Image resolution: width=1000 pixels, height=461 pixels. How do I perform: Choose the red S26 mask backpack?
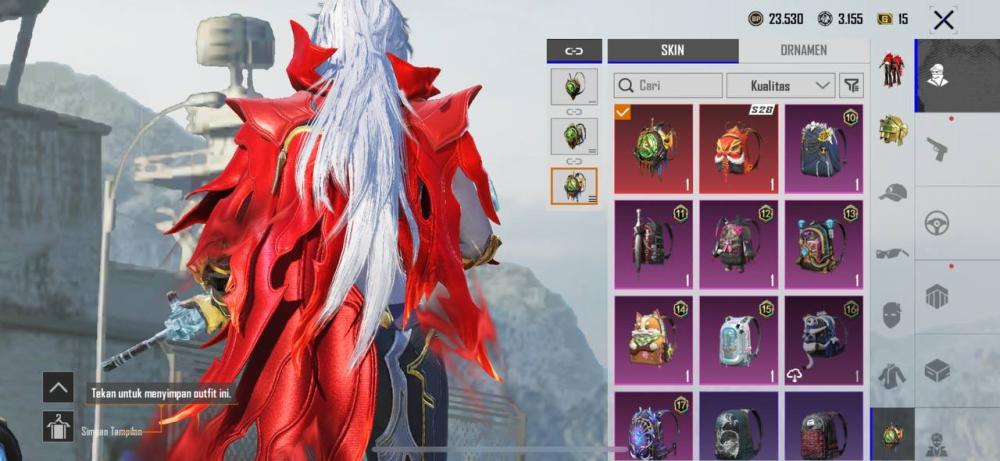[x=738, y=149]
